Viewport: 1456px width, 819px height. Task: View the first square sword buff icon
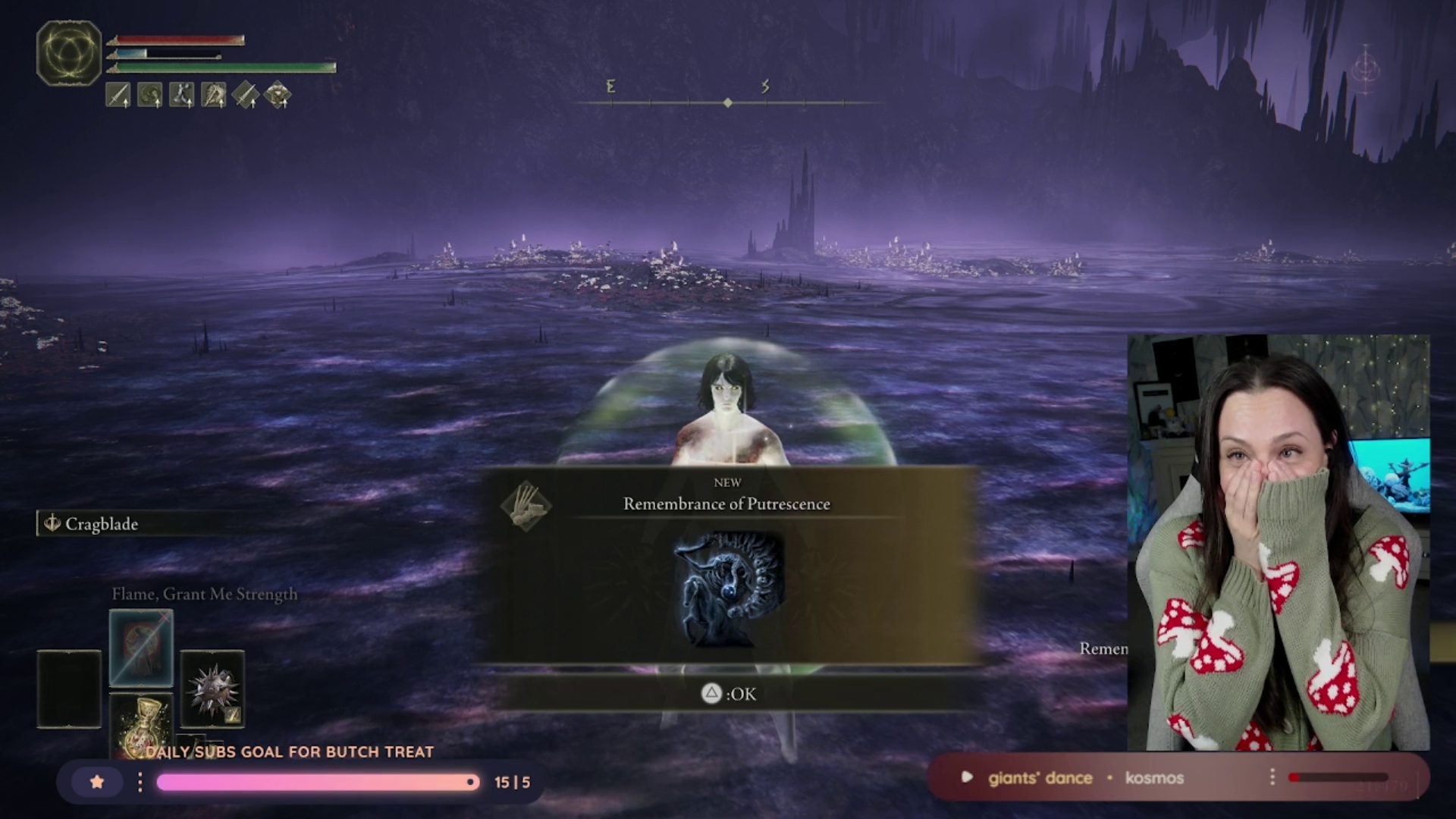tap(118, 96)
